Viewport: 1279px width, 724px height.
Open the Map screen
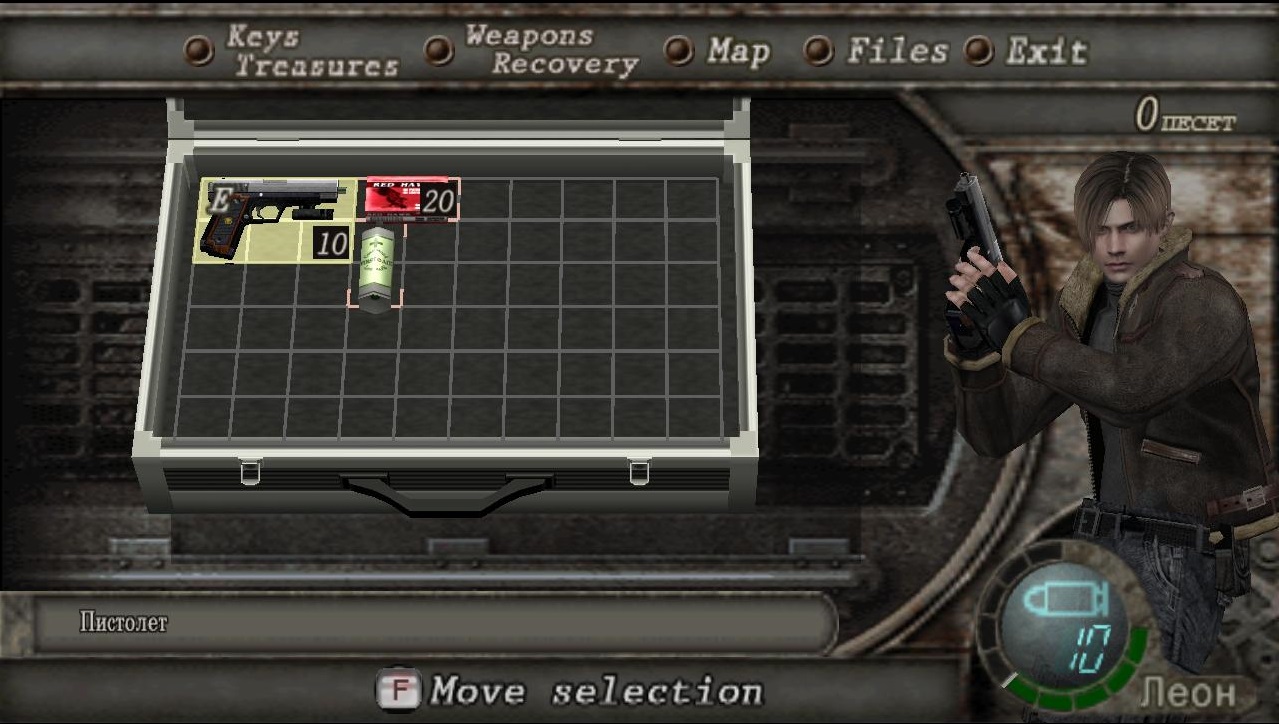tap(737, 51)
